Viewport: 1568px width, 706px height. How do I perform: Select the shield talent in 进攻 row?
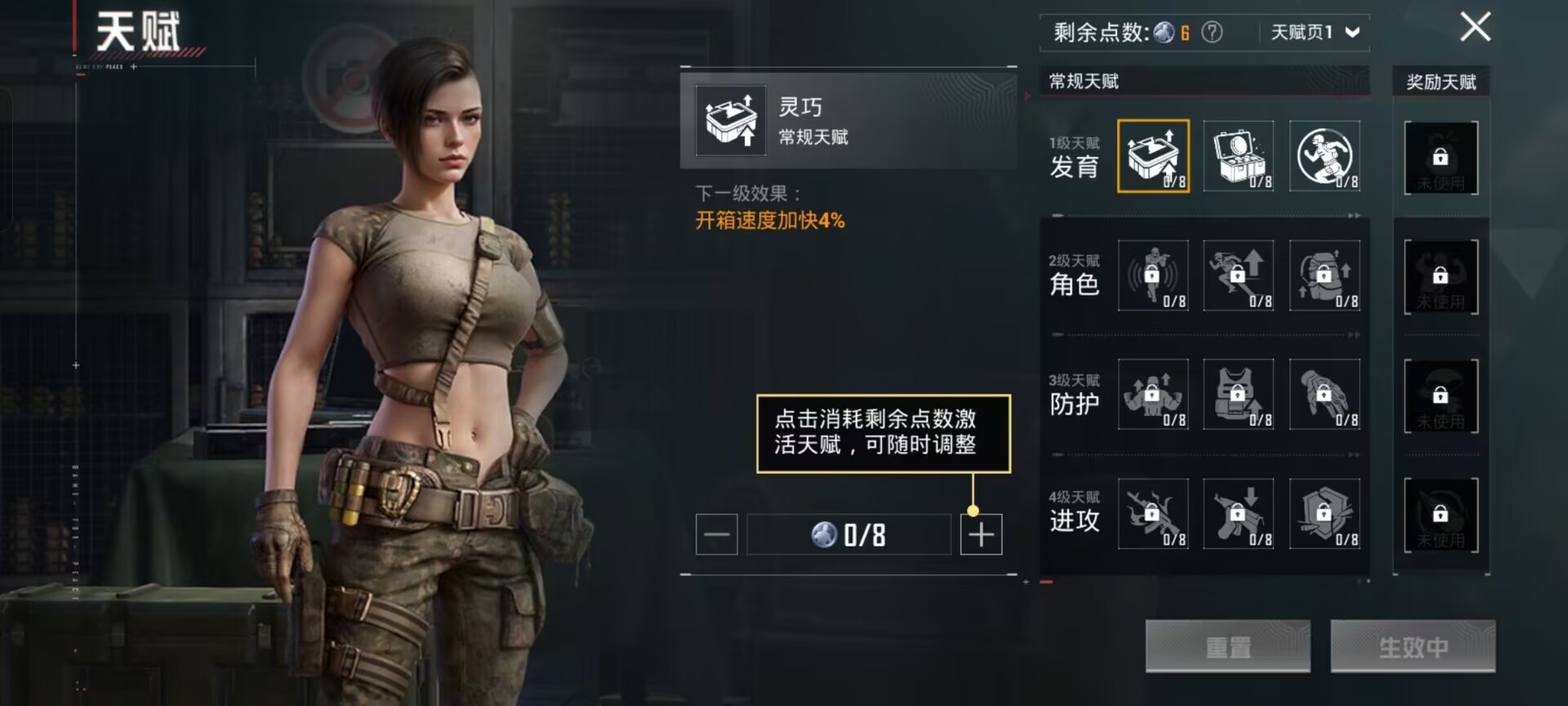click(1325, 514)
